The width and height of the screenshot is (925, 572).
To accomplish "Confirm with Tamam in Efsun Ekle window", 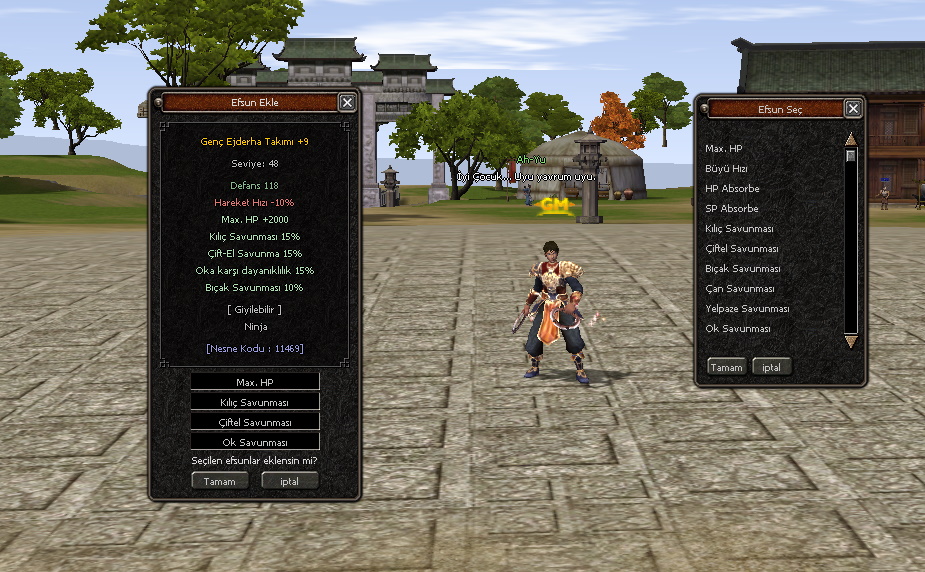I will pos(220,481).
